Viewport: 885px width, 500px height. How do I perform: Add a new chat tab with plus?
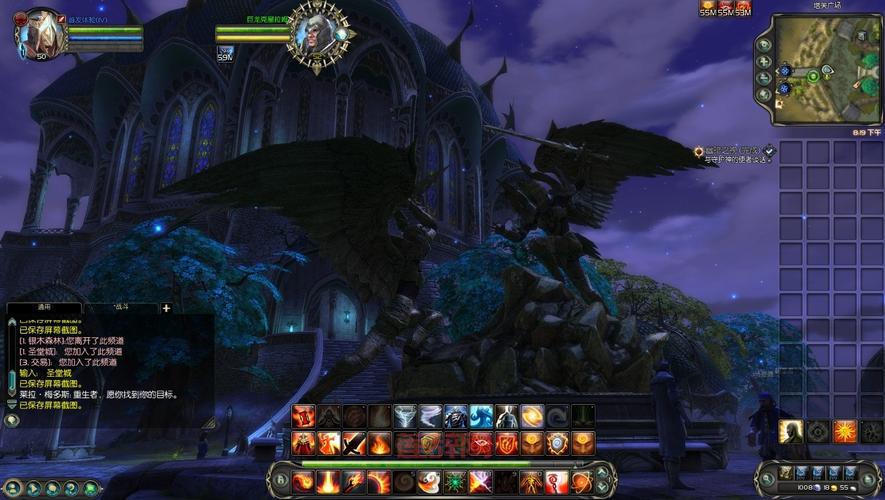[166, 308]
